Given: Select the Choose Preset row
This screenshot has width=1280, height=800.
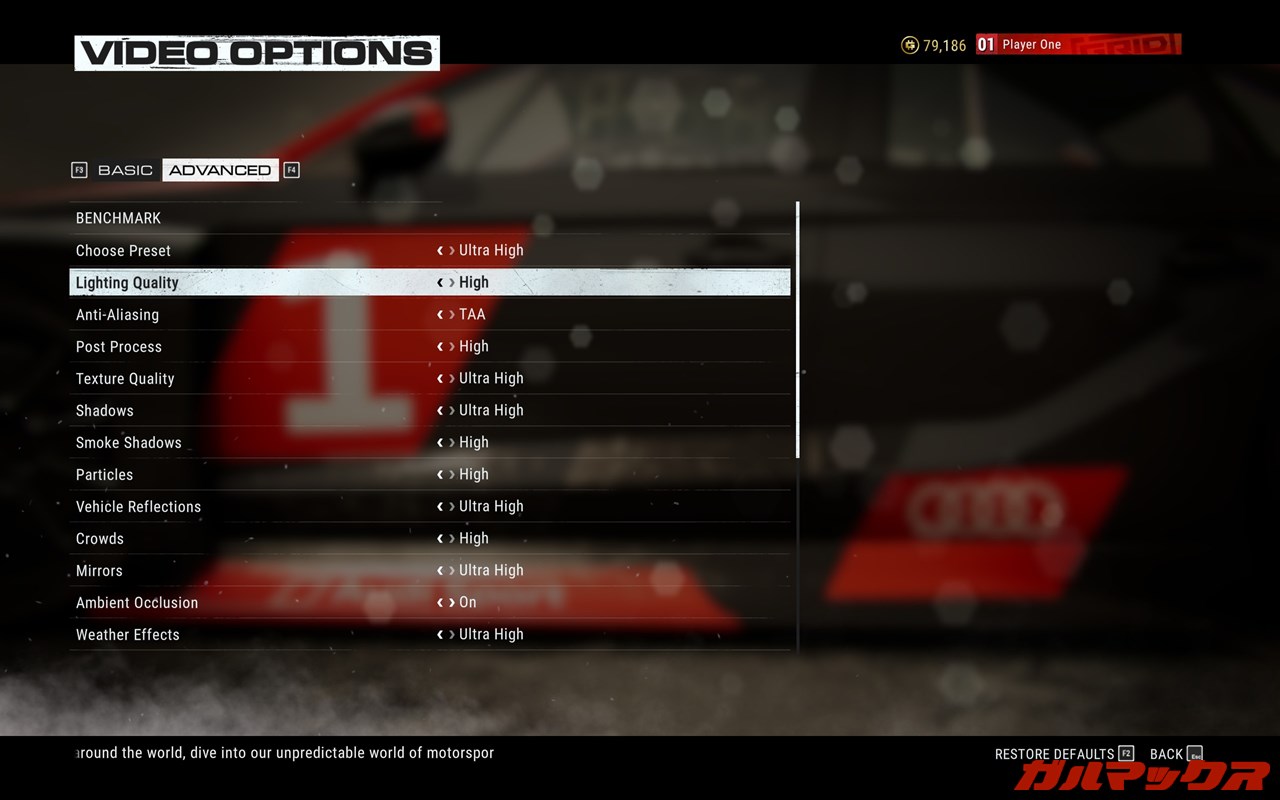Looking at the screenshot, I should [123, 250].
